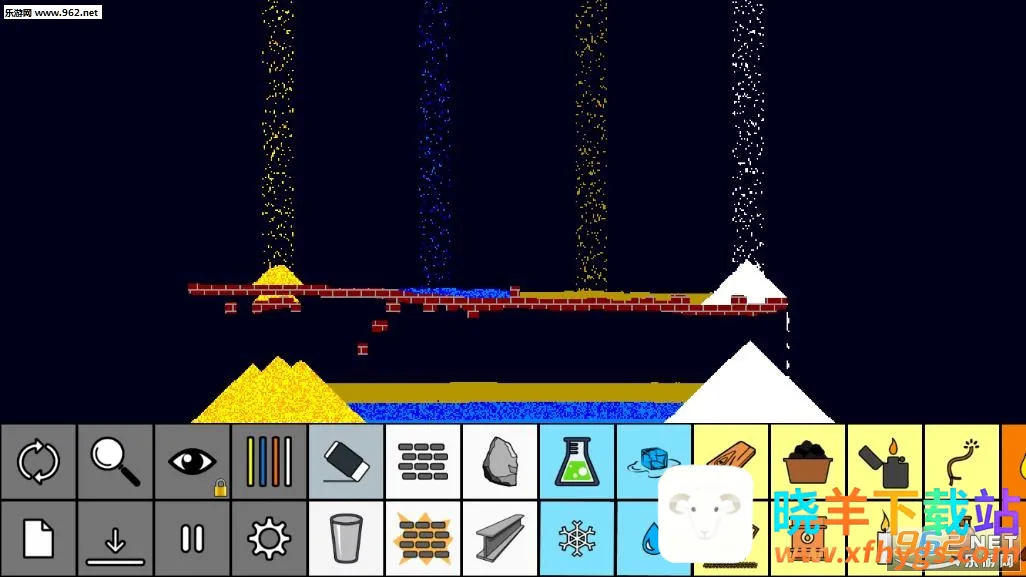
Task: Select the eraser tool
Action: 346,462
